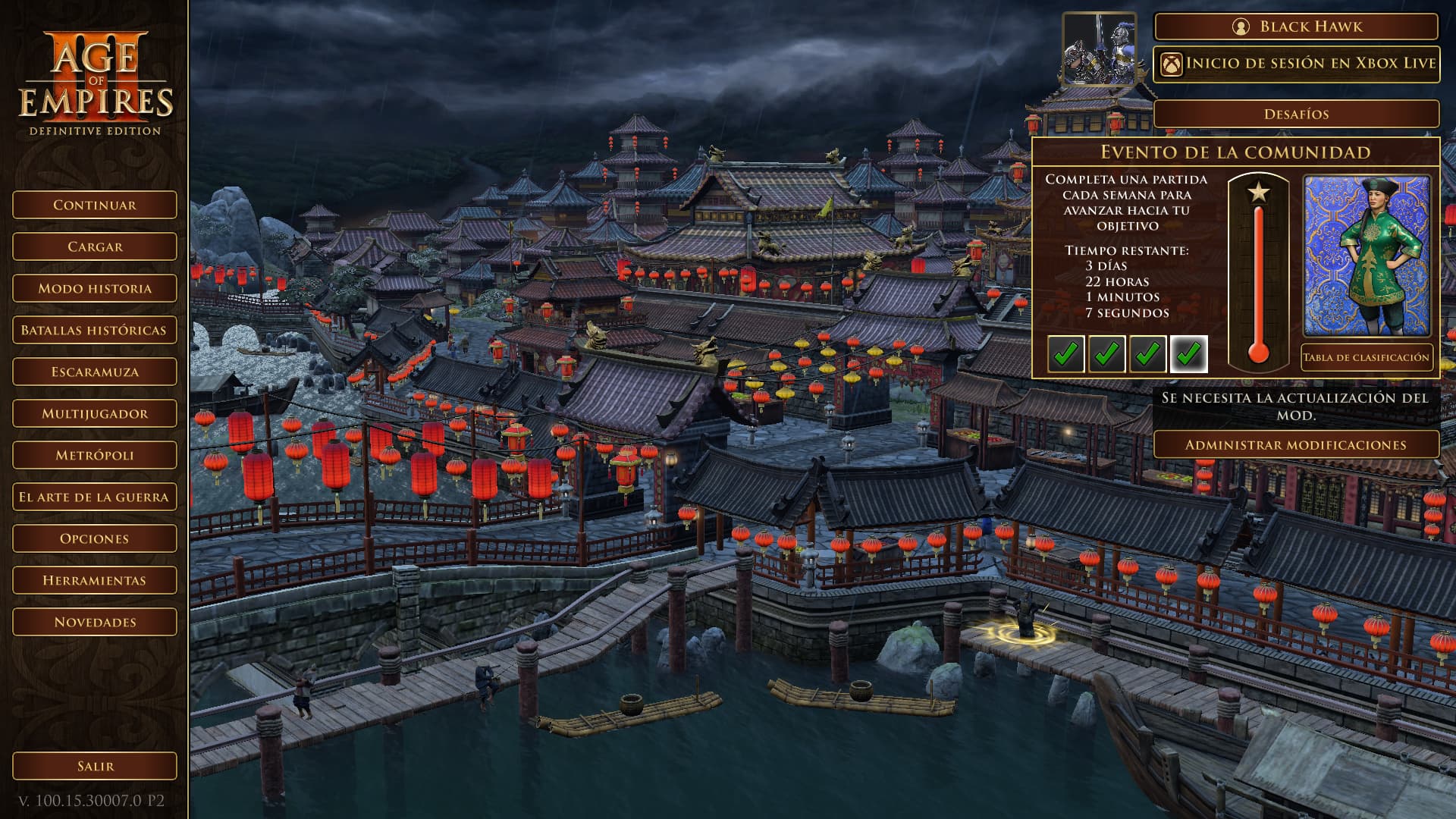
Task: Sign in via Inicio de sesión en Xbox Live
Action: pyautogui.click(x=1296, y=64)
